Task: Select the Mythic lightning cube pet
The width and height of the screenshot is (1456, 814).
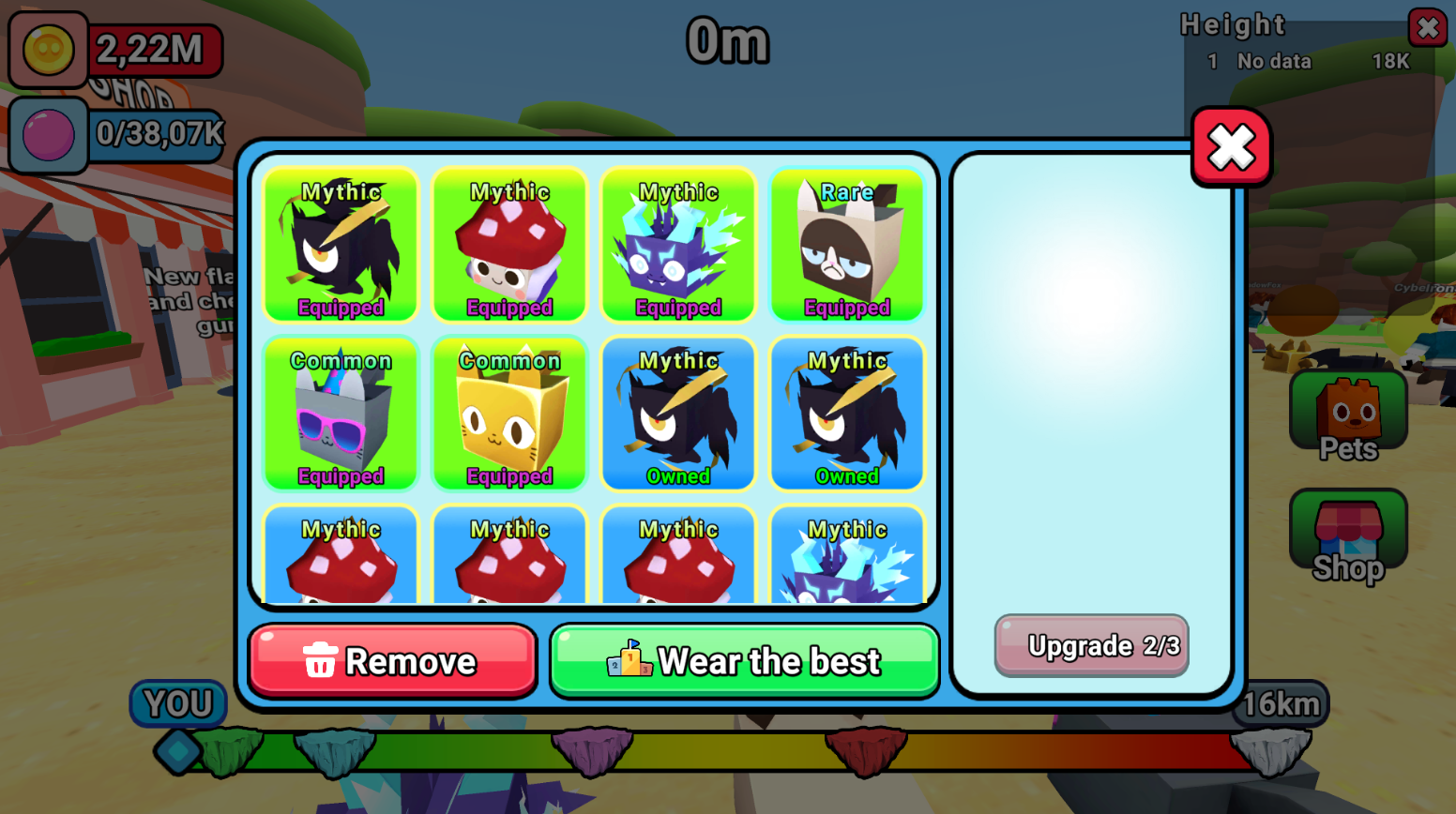Action: (678, 246)
